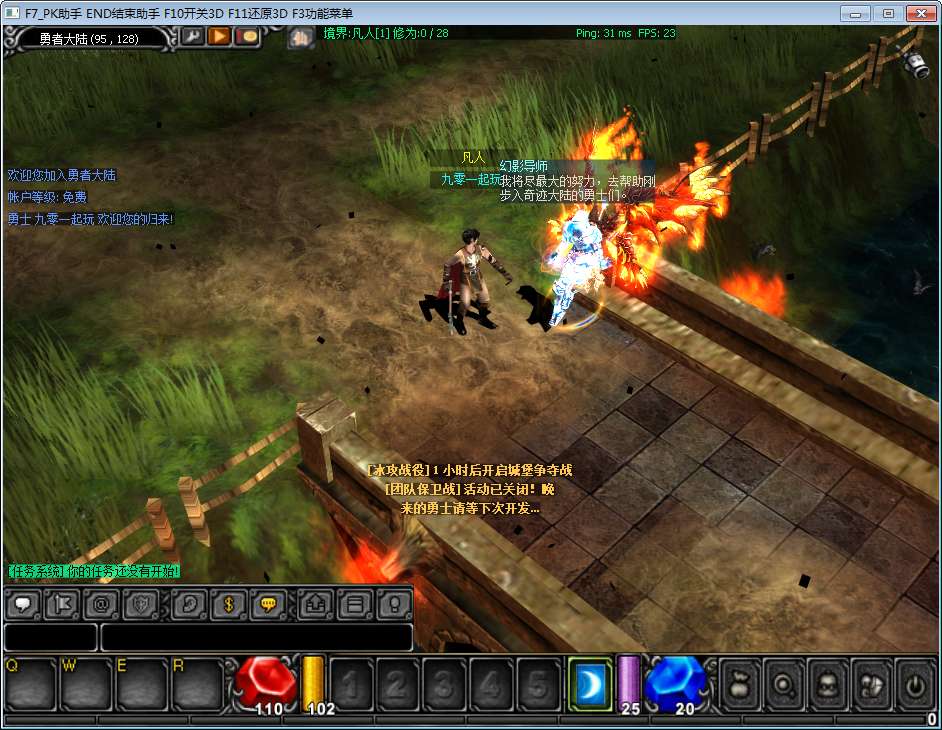942x730 pixels.
Task: Select the yellow speech bubble button
Action: tap(269, 604)
